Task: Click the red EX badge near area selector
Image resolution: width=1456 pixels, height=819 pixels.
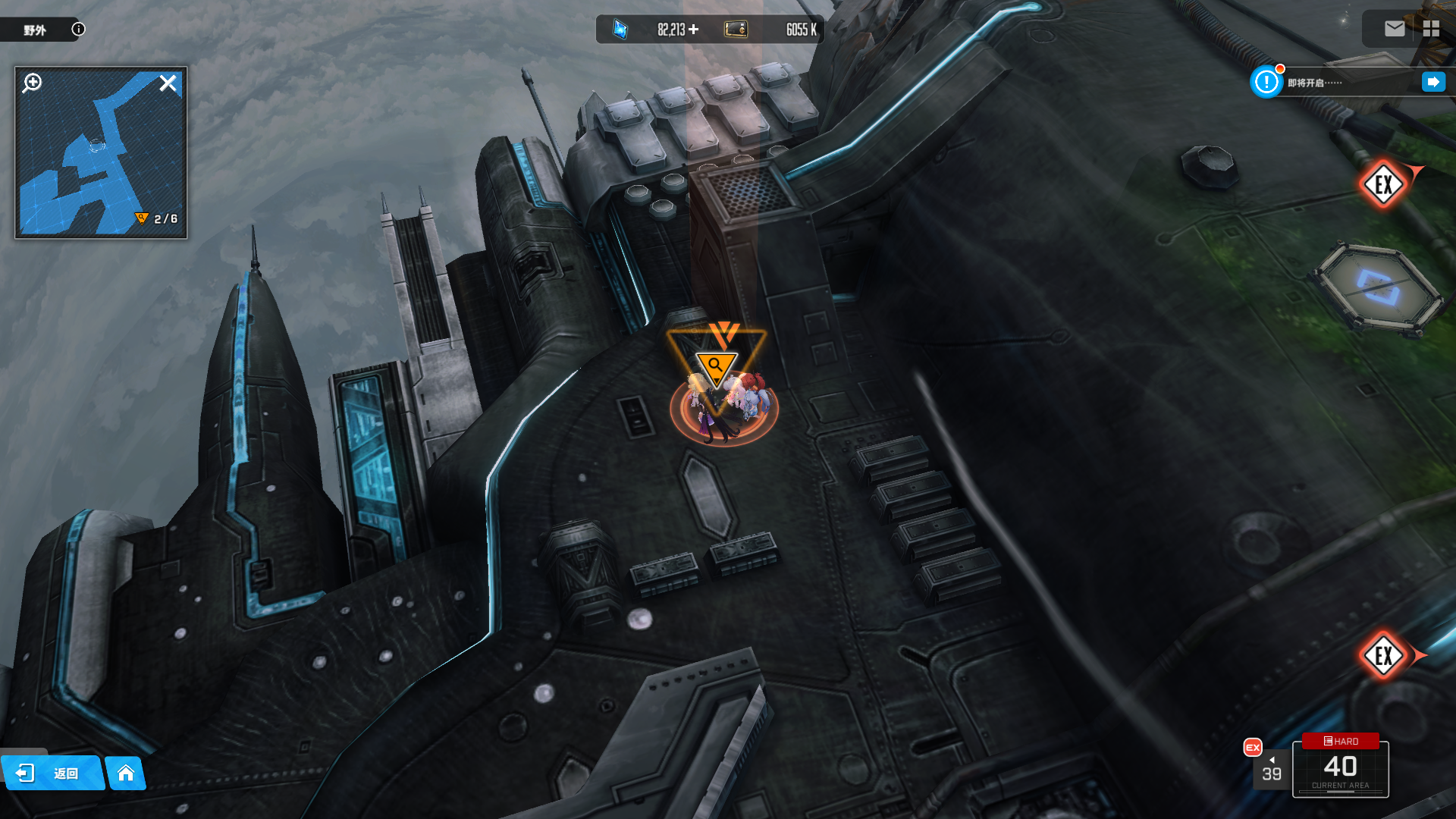Action: (1253, 748)
